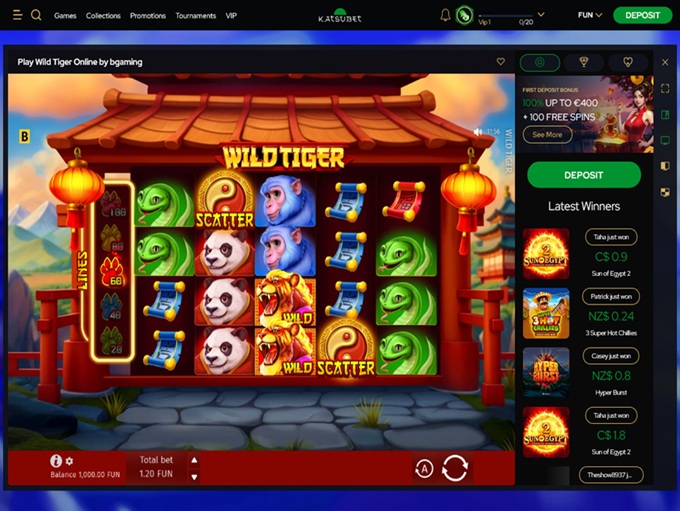
Task: Toggle the game sound speaker icon
Action: pyautogui.click(x=479, y=132)
